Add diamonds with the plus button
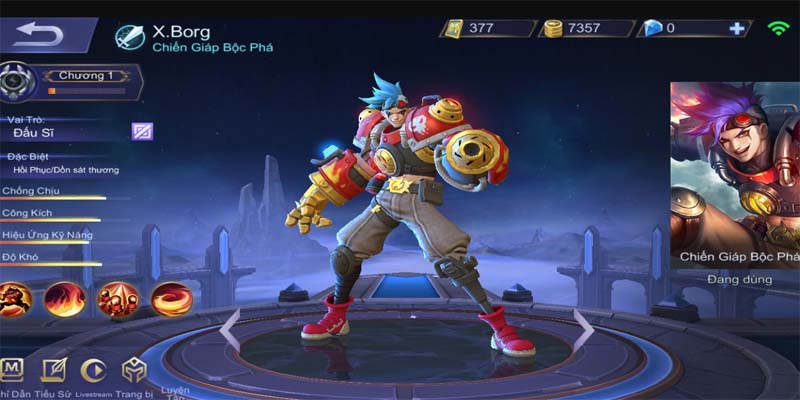 (737, 28)
